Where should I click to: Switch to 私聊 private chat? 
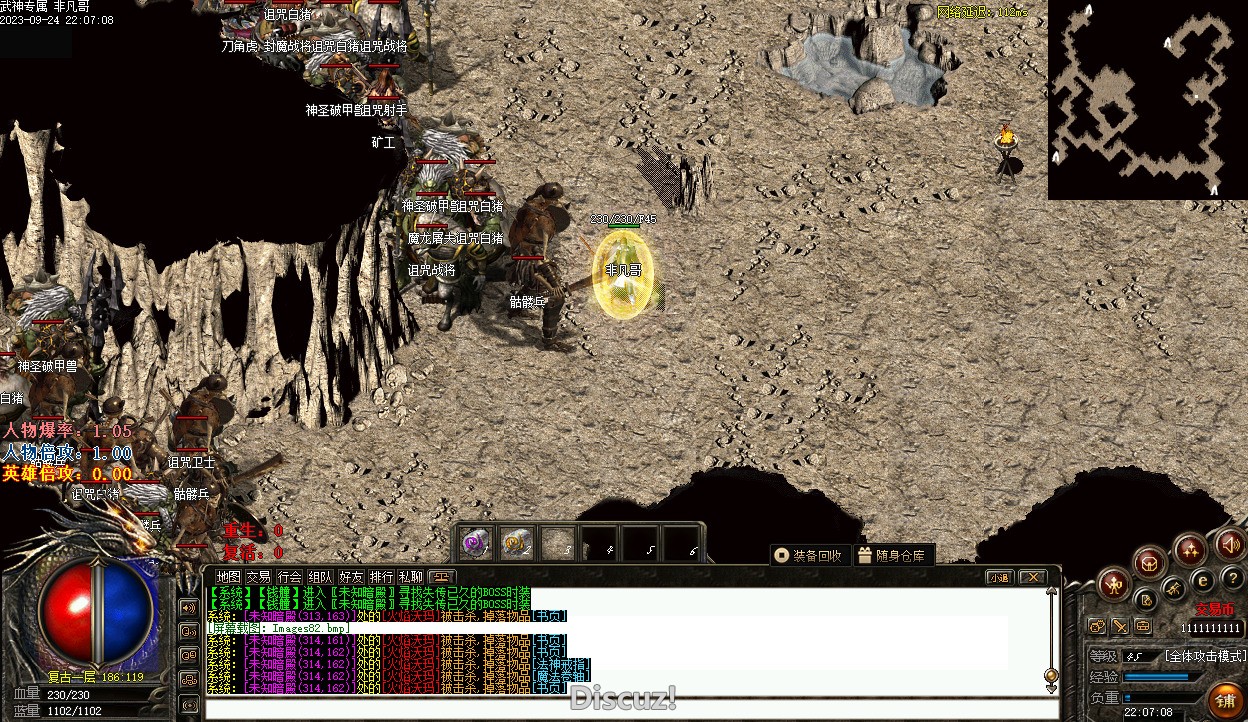[411, 577]
